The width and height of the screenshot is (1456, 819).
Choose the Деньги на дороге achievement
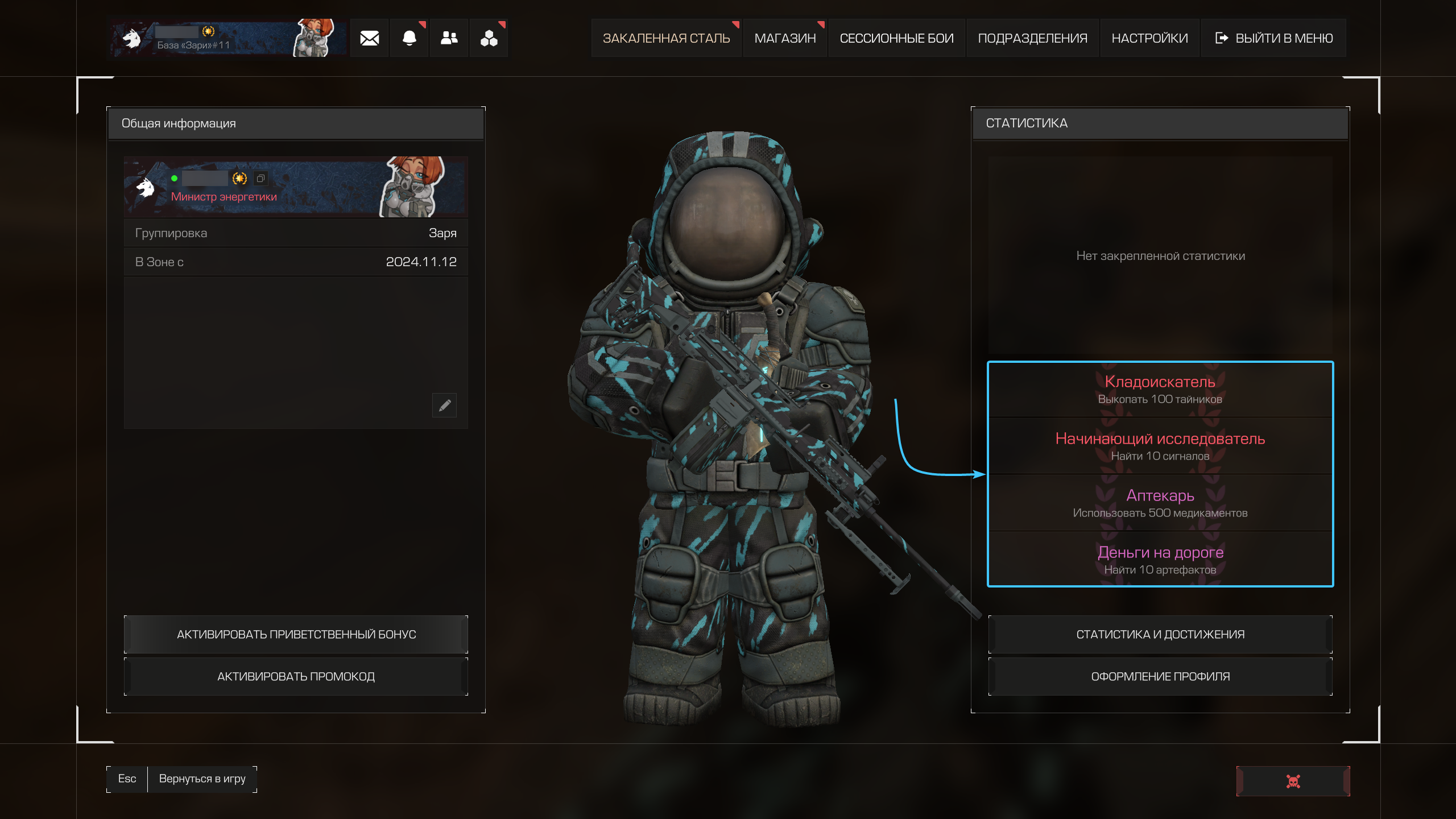coord(1160,560)
